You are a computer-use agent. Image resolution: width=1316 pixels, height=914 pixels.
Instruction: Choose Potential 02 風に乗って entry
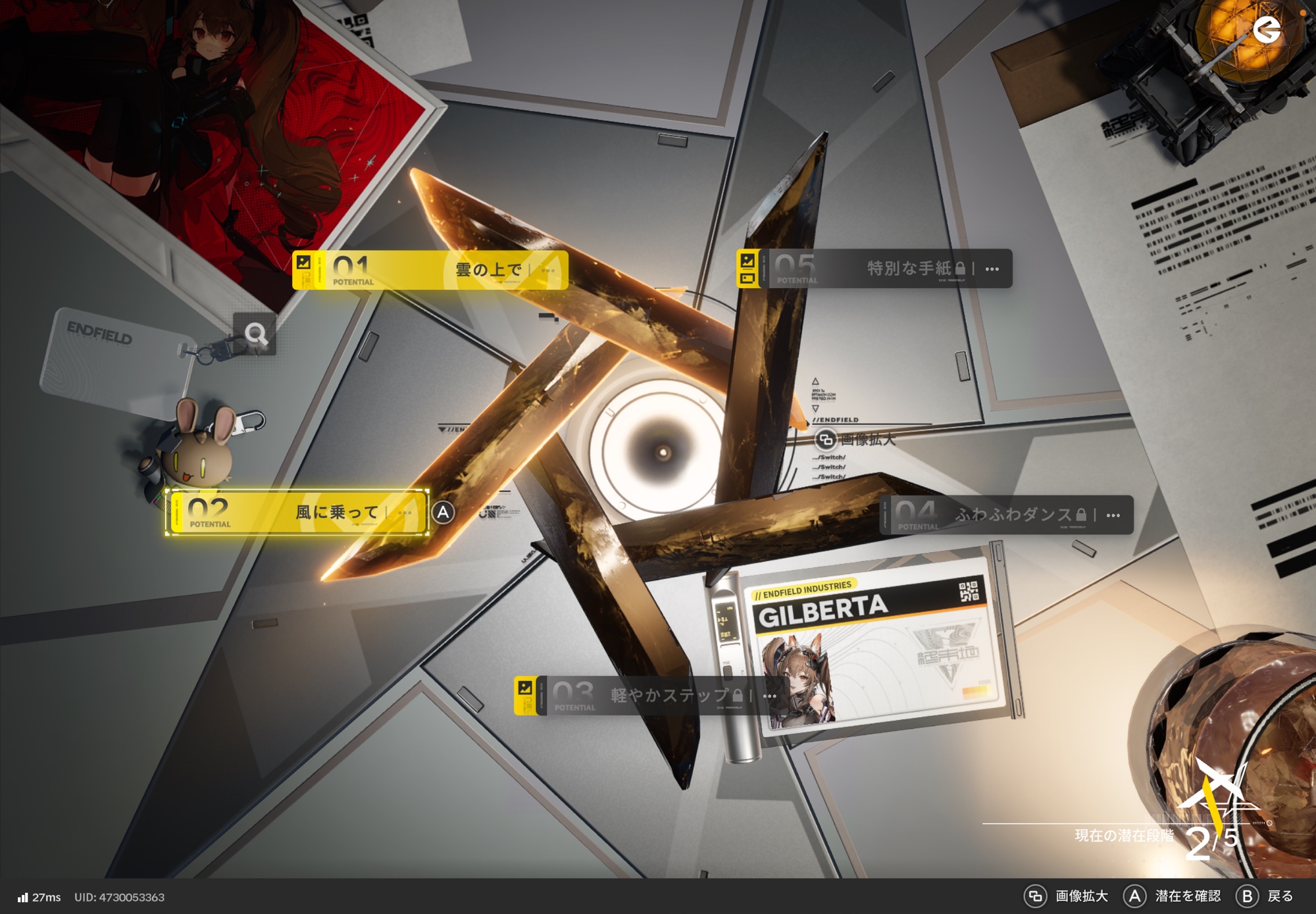297,512
